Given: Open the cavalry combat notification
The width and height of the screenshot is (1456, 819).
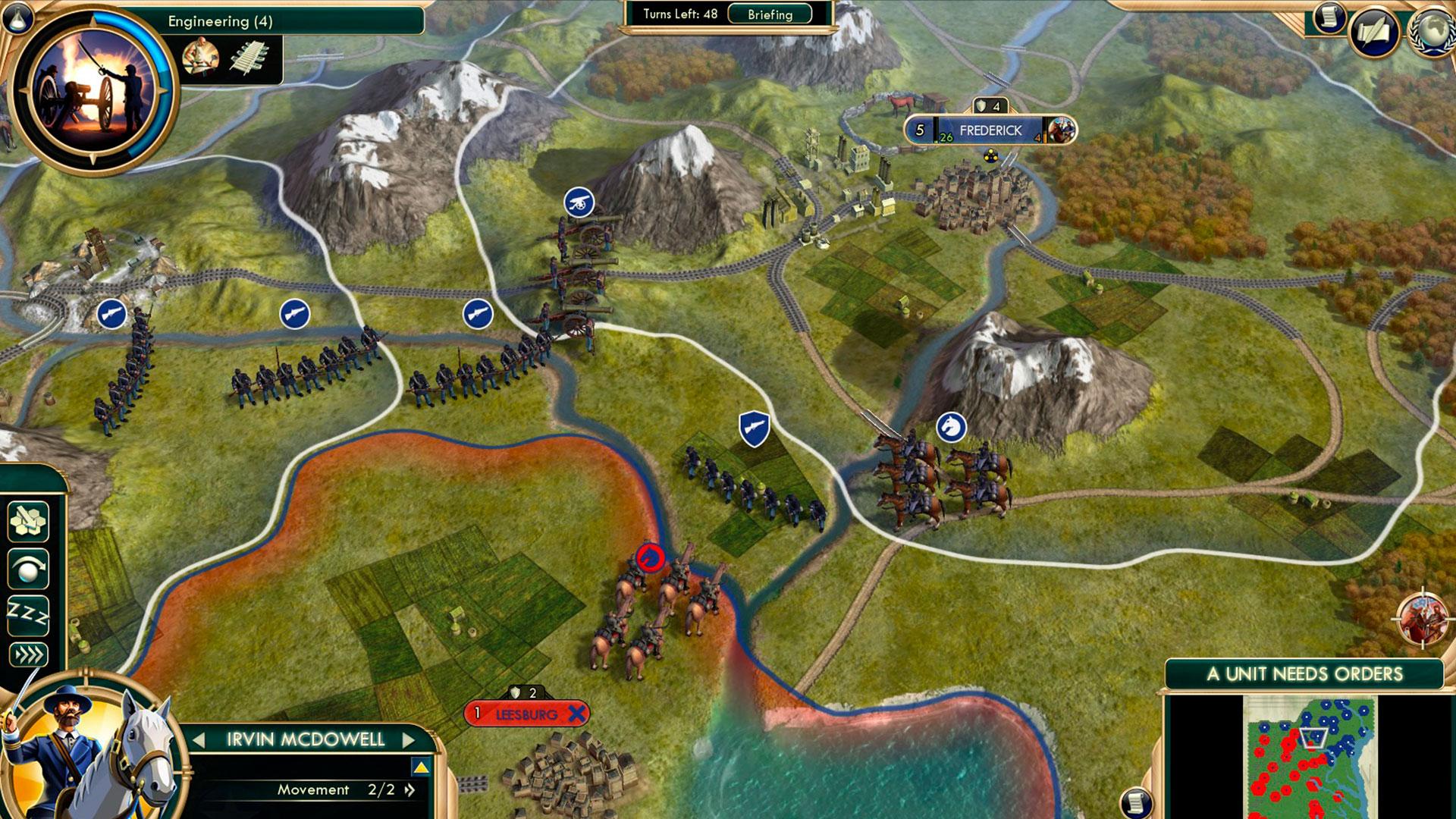Looking at the screenshot, I should (x=1422, y=618).
